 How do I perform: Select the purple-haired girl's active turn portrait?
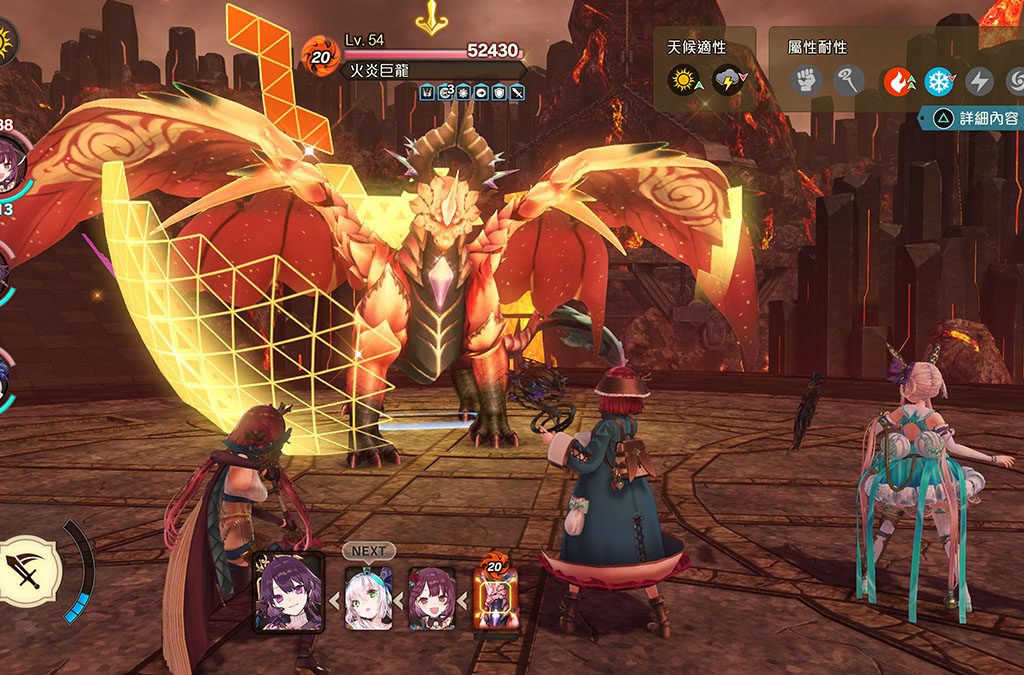[288, 591]
